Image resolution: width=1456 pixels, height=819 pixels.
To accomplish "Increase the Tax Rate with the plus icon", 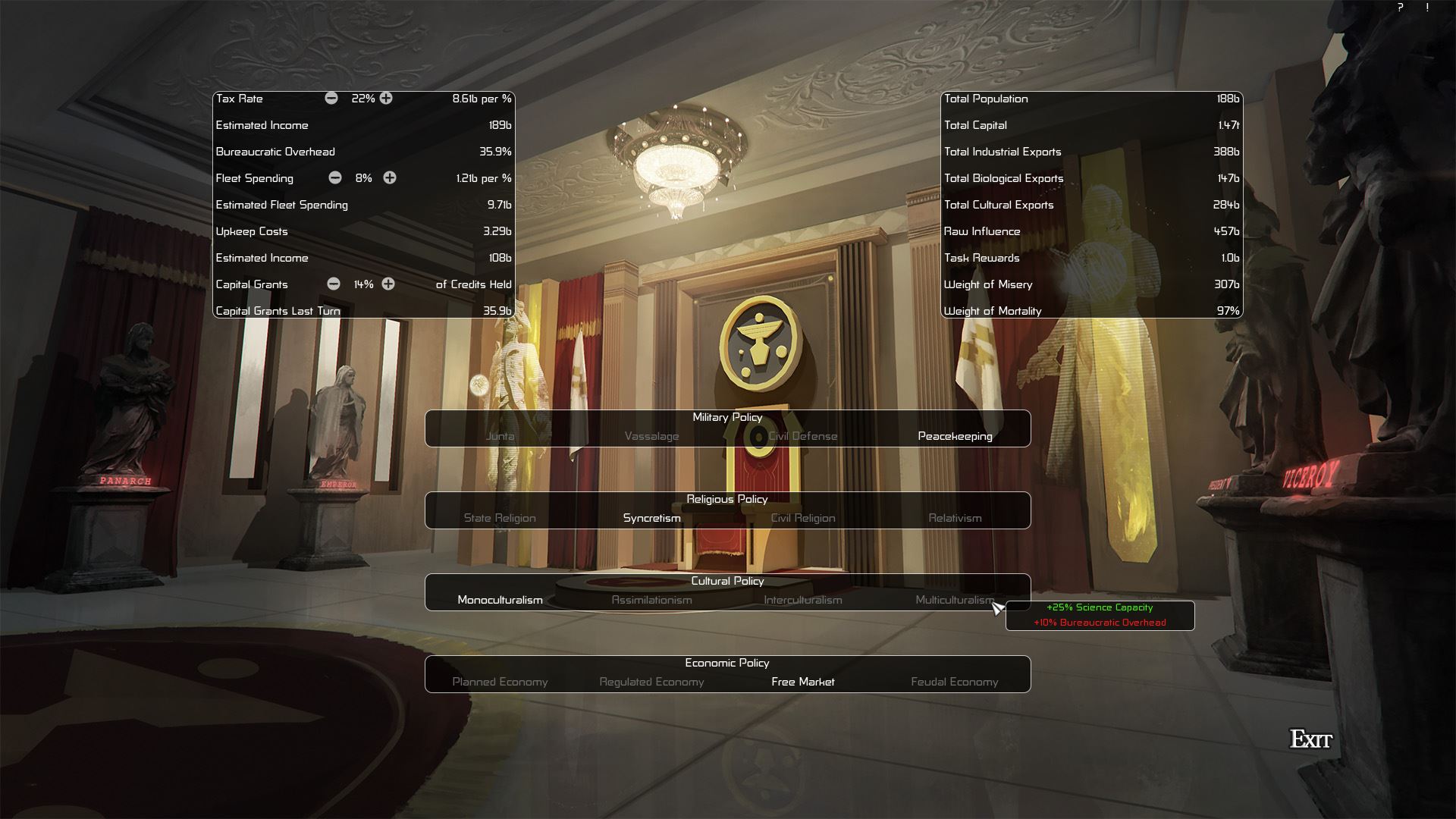I will tap(387, 99).
